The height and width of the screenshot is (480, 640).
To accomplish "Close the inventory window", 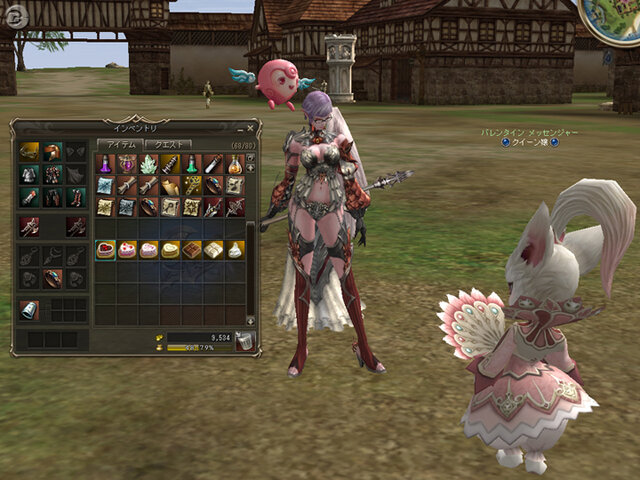I will click(250, 128).
